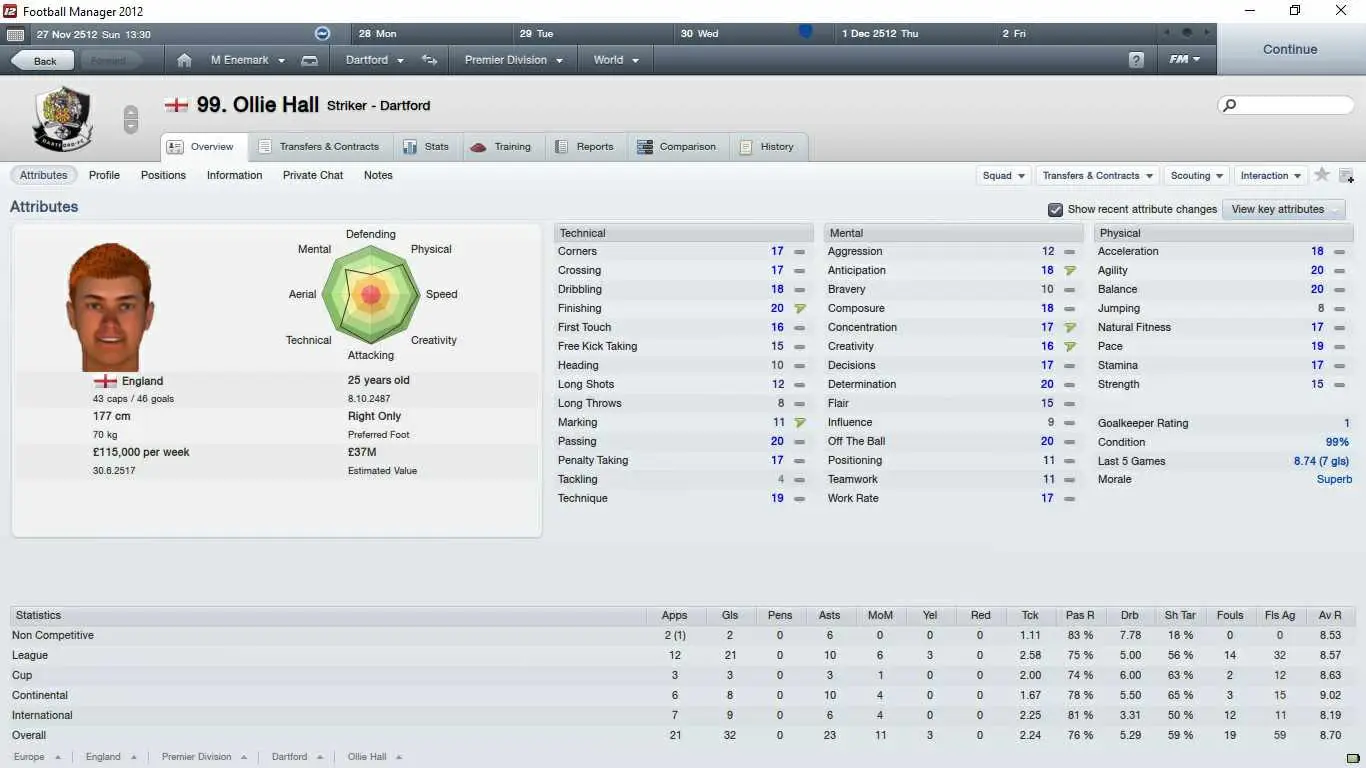Viewport: 1366px width, 768px height.
Task: Open the help panel via the question mark icon
Action: 1137,60
